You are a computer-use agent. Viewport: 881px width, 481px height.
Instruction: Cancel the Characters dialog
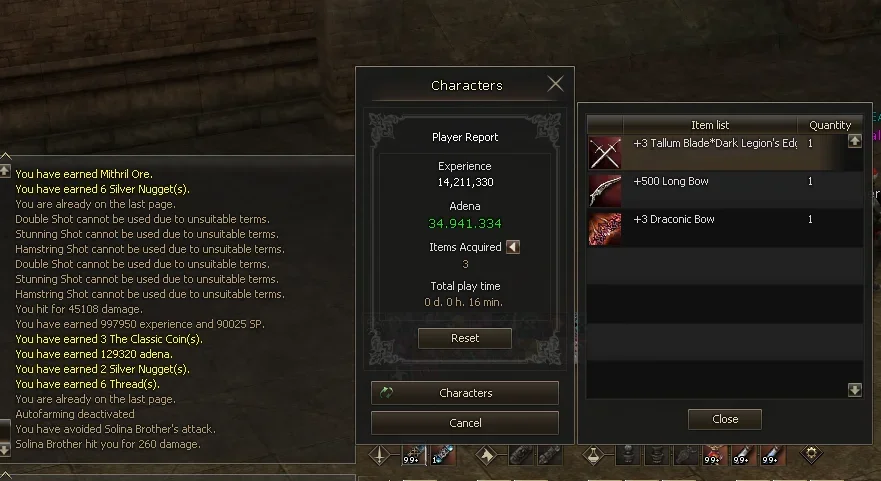465,423
